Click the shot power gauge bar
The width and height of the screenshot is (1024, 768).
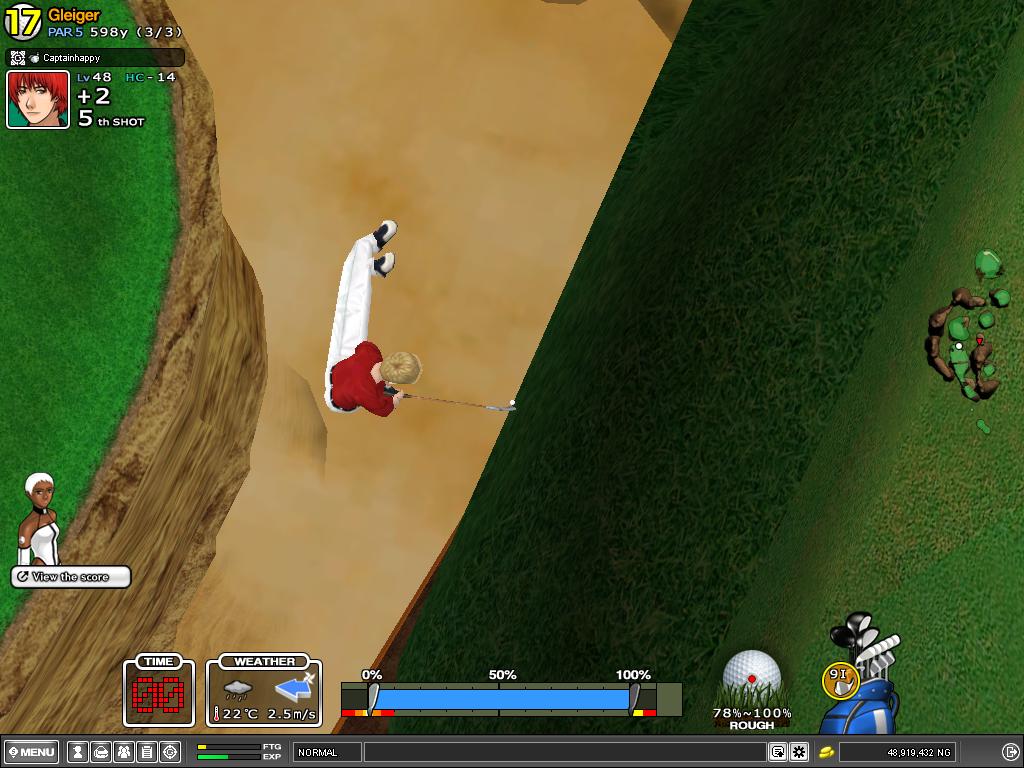click(x=500, y=698)
